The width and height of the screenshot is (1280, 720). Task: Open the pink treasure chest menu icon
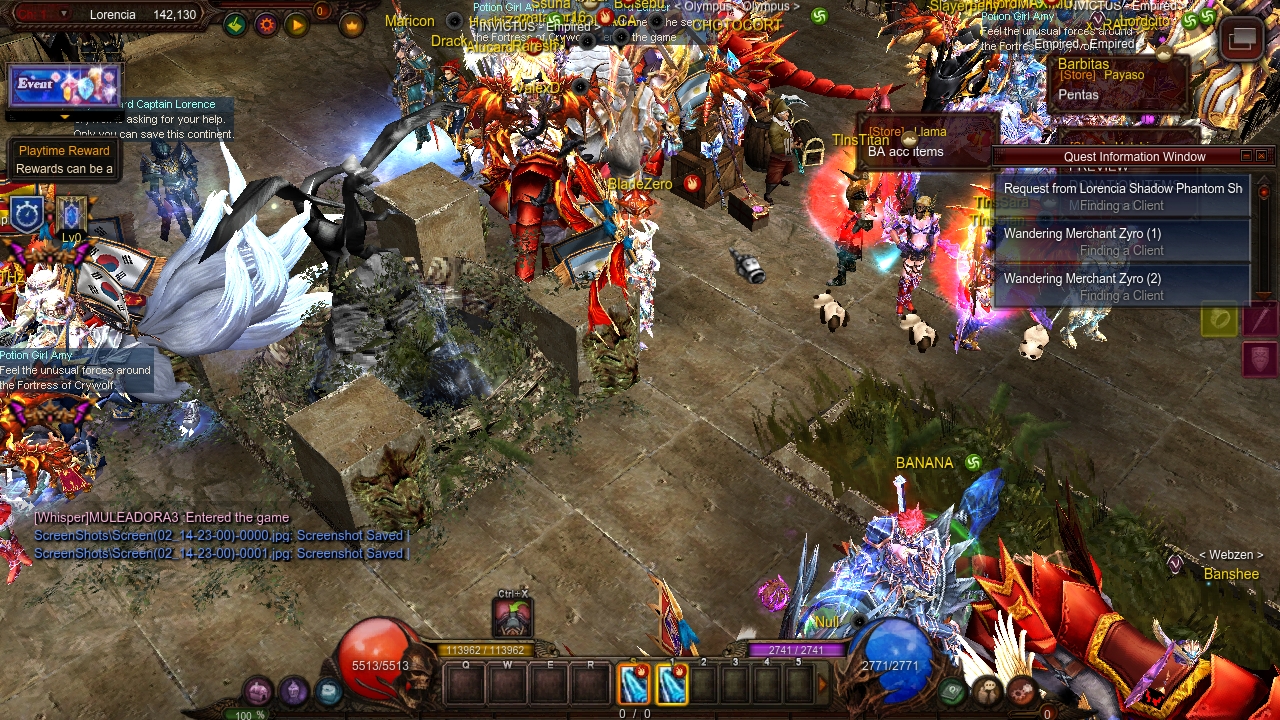pos(259,690)
